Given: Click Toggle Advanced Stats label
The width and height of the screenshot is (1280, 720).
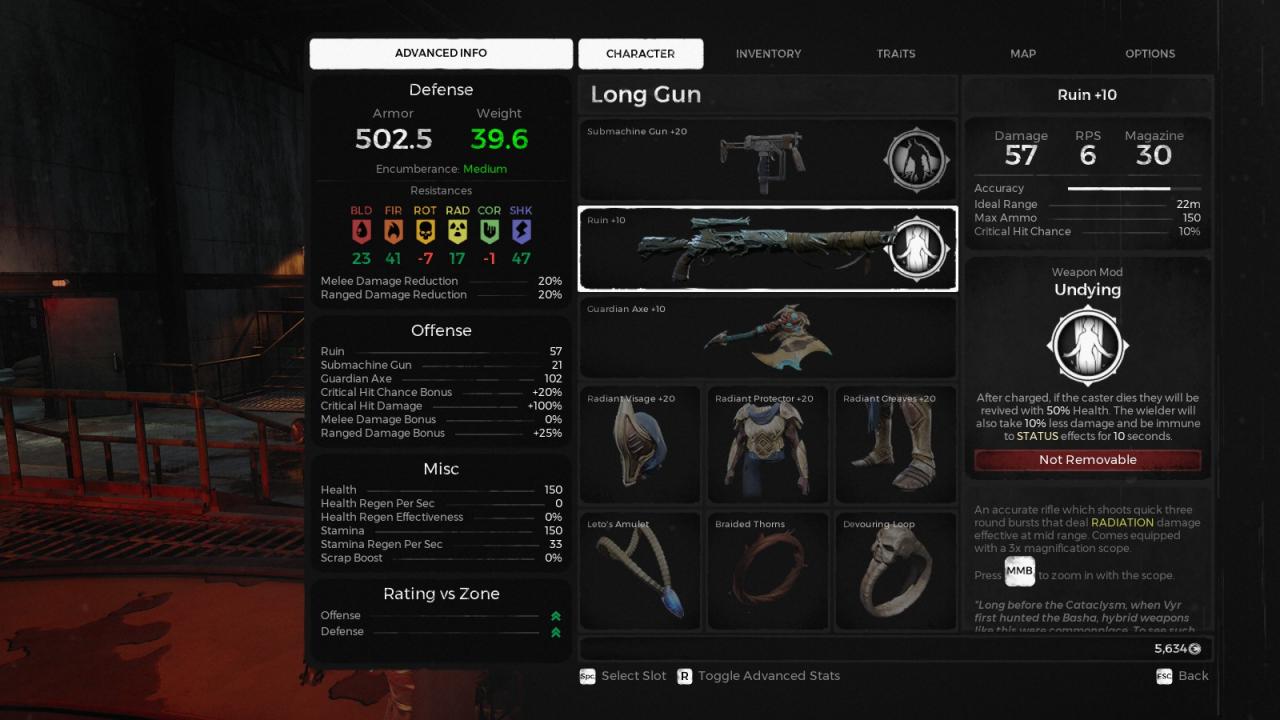Looking at the screenshot, I should (x=768, y=676).
